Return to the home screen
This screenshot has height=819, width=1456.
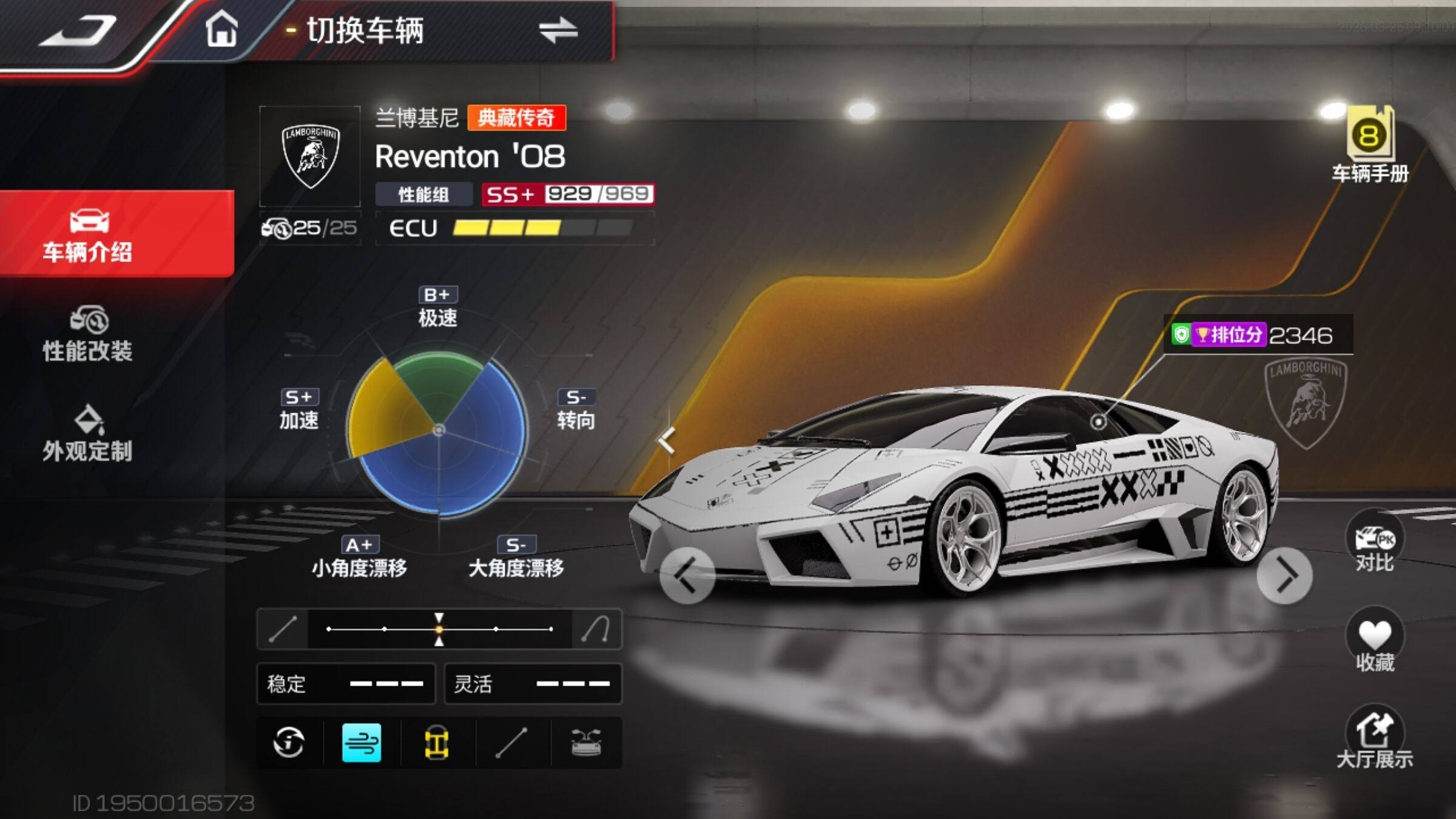coord(221,29)
